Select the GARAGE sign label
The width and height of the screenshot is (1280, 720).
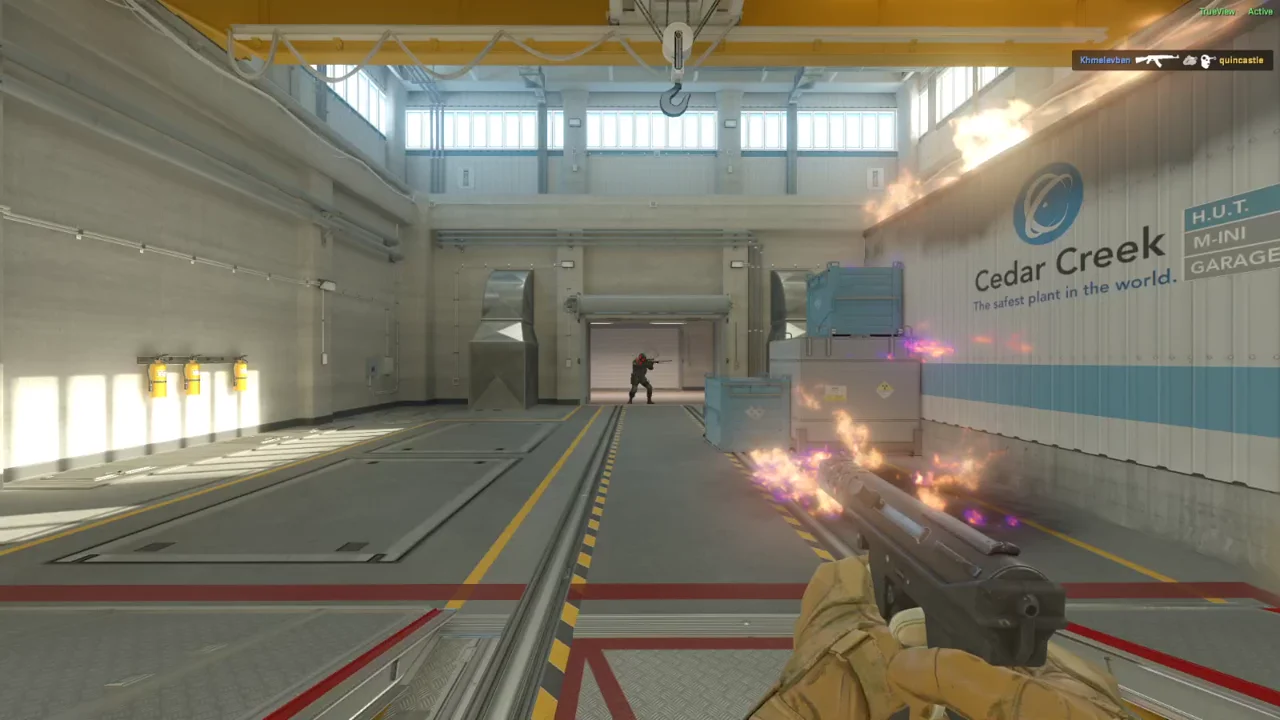(x=1230, y=262)
